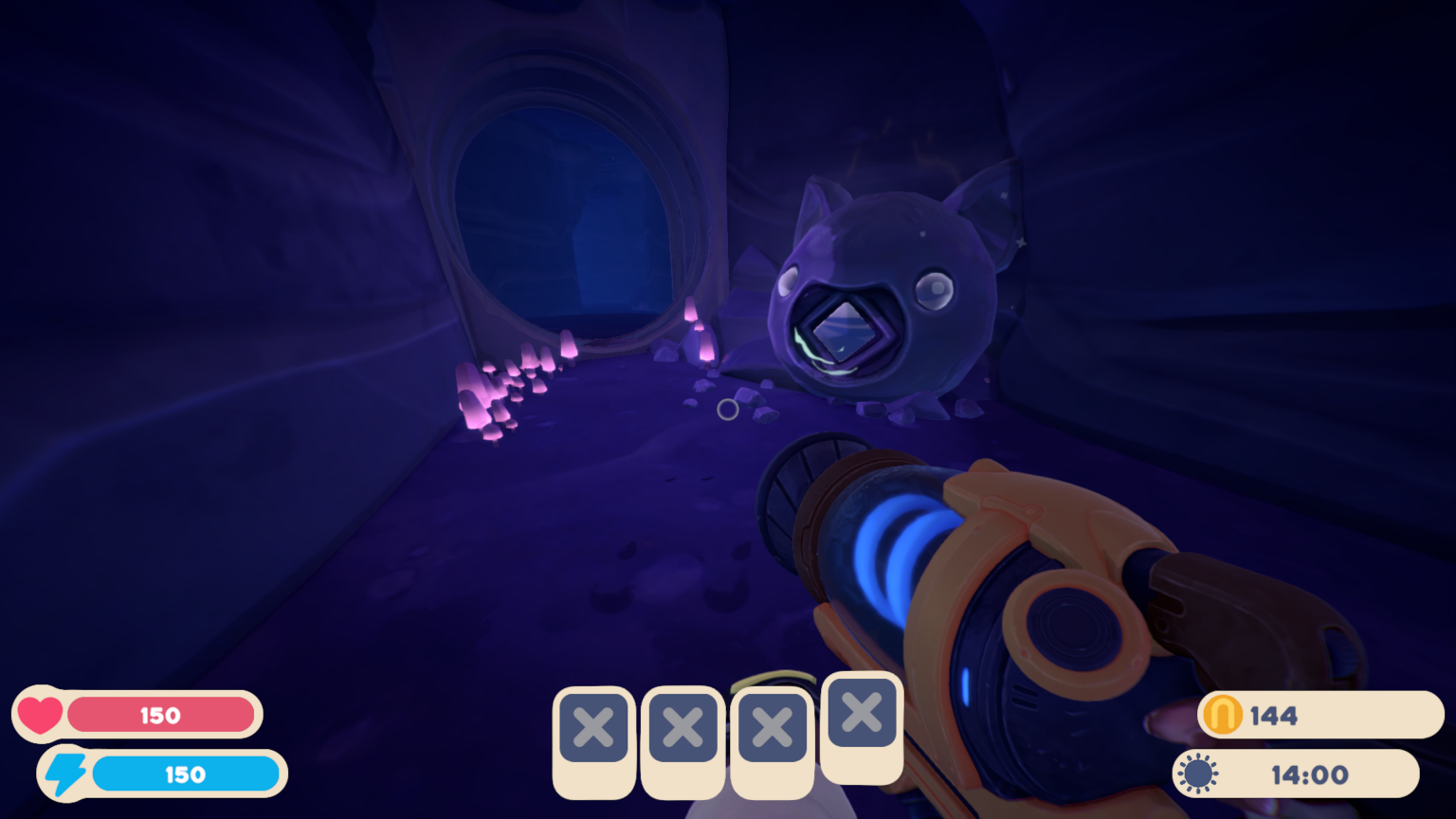
Task: Select the first empty vacpack slot X icon
Action: pyautogui.click(x=593, y=726)
